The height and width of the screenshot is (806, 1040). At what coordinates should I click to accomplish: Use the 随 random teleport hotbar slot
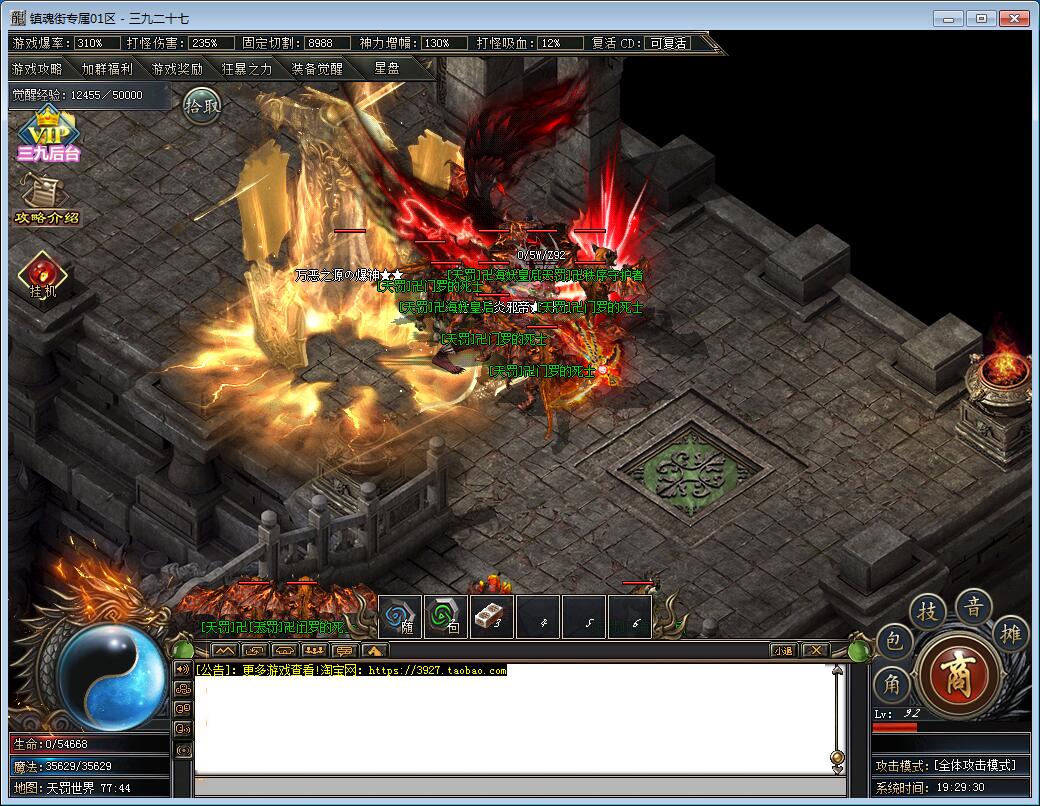coord(401,617)
